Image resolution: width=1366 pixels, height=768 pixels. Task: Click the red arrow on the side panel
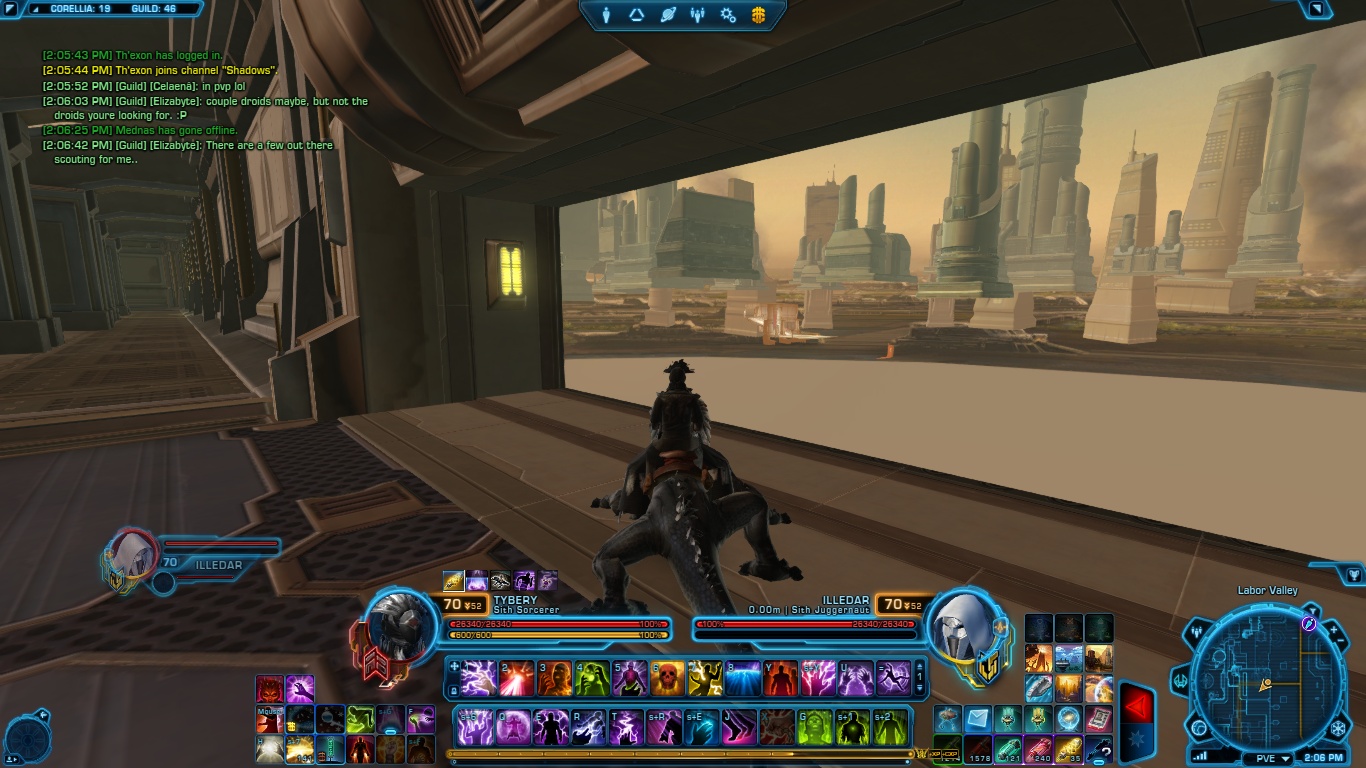(1135, 707)
